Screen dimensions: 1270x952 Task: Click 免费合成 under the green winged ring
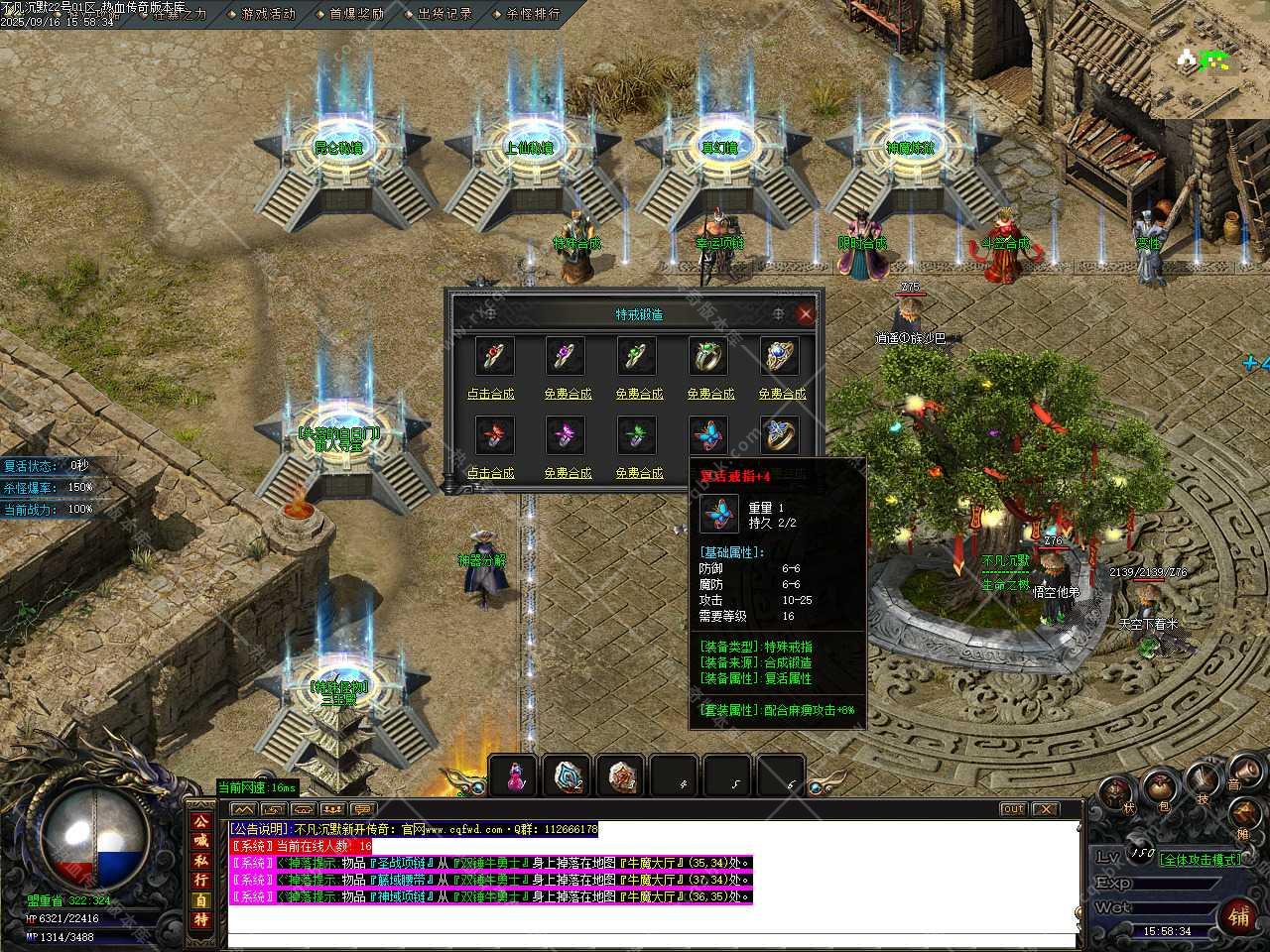click(x=639, y=473)
